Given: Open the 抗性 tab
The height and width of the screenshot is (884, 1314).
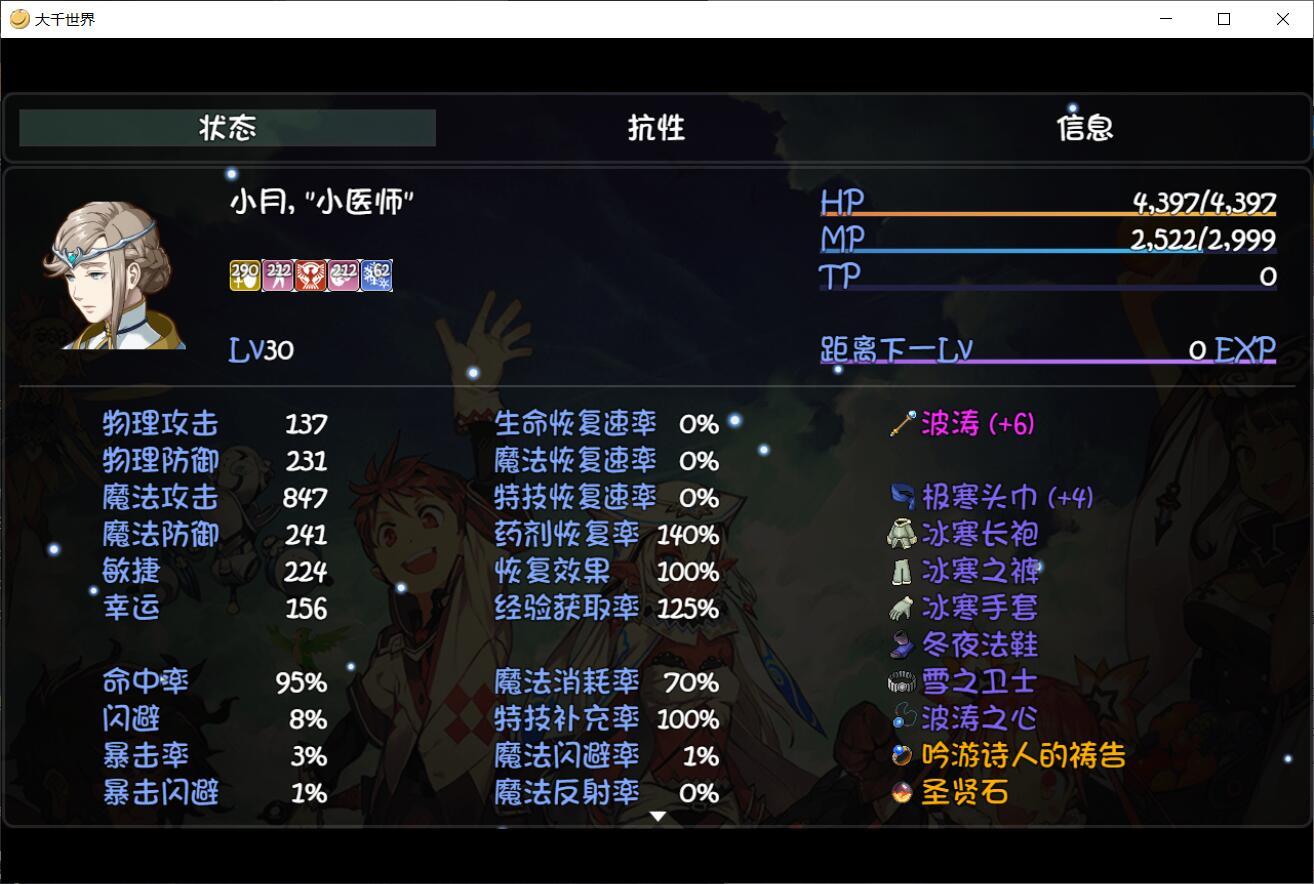Looking at the screenshot, I should [x=656, y=128].
